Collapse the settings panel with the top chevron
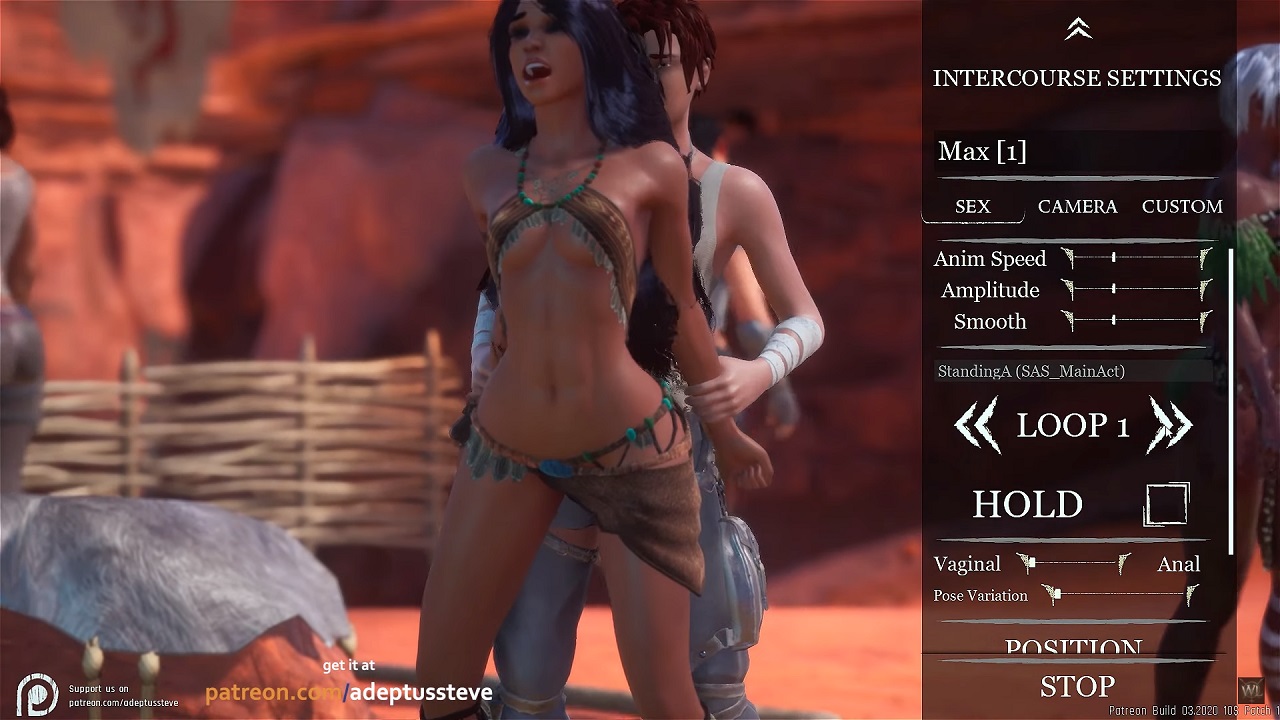Screen dimensions: 1280x720 [1077, 30]
